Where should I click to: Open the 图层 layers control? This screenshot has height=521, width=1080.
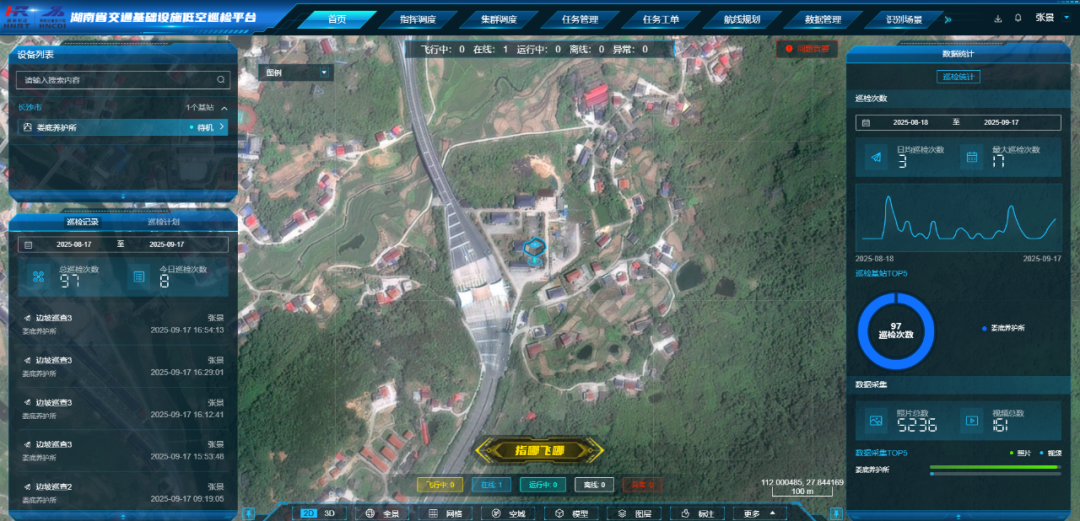(x=635, y=513)
